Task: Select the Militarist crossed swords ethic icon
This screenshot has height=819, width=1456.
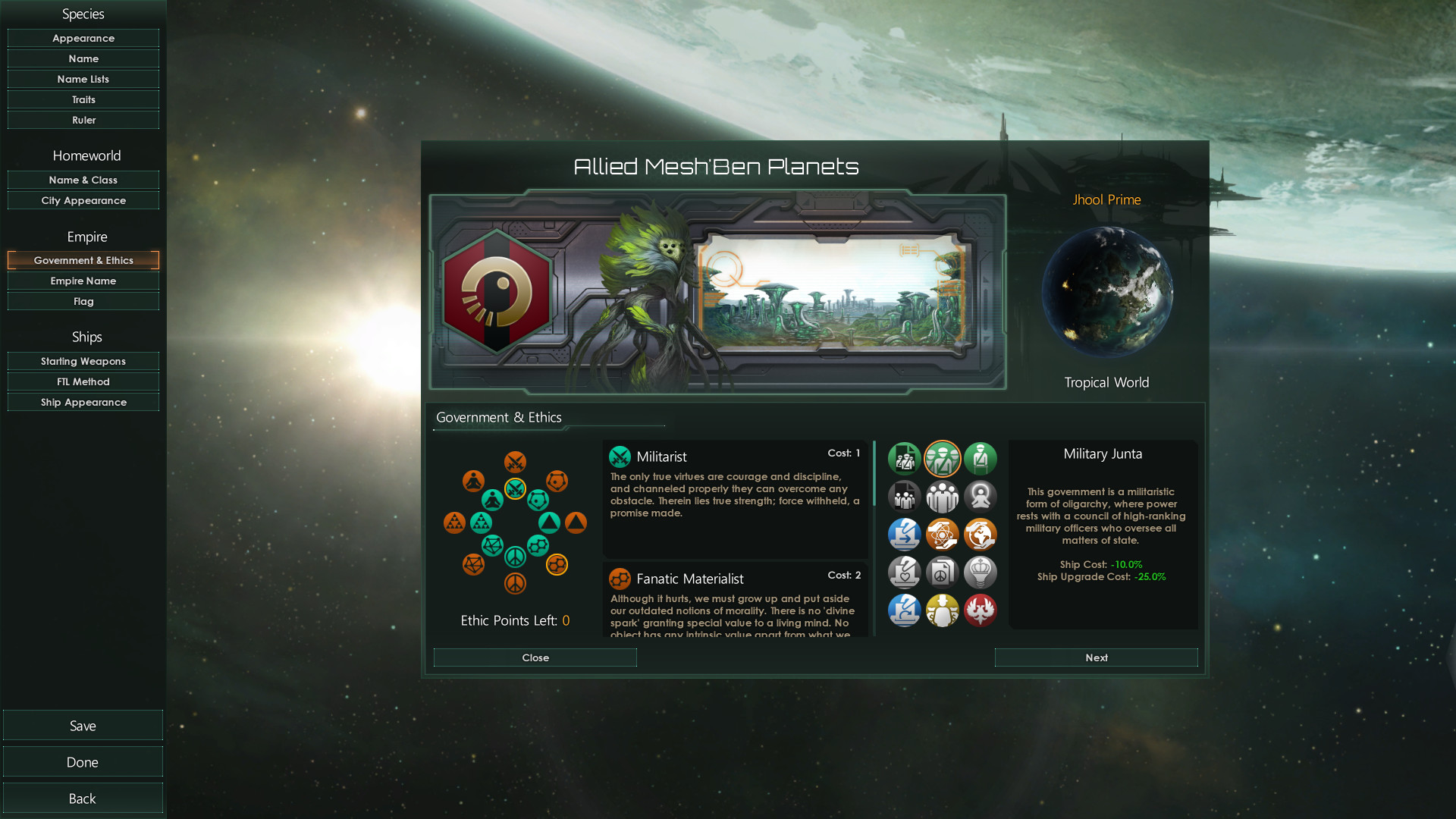Action: (x=516, y=489)
